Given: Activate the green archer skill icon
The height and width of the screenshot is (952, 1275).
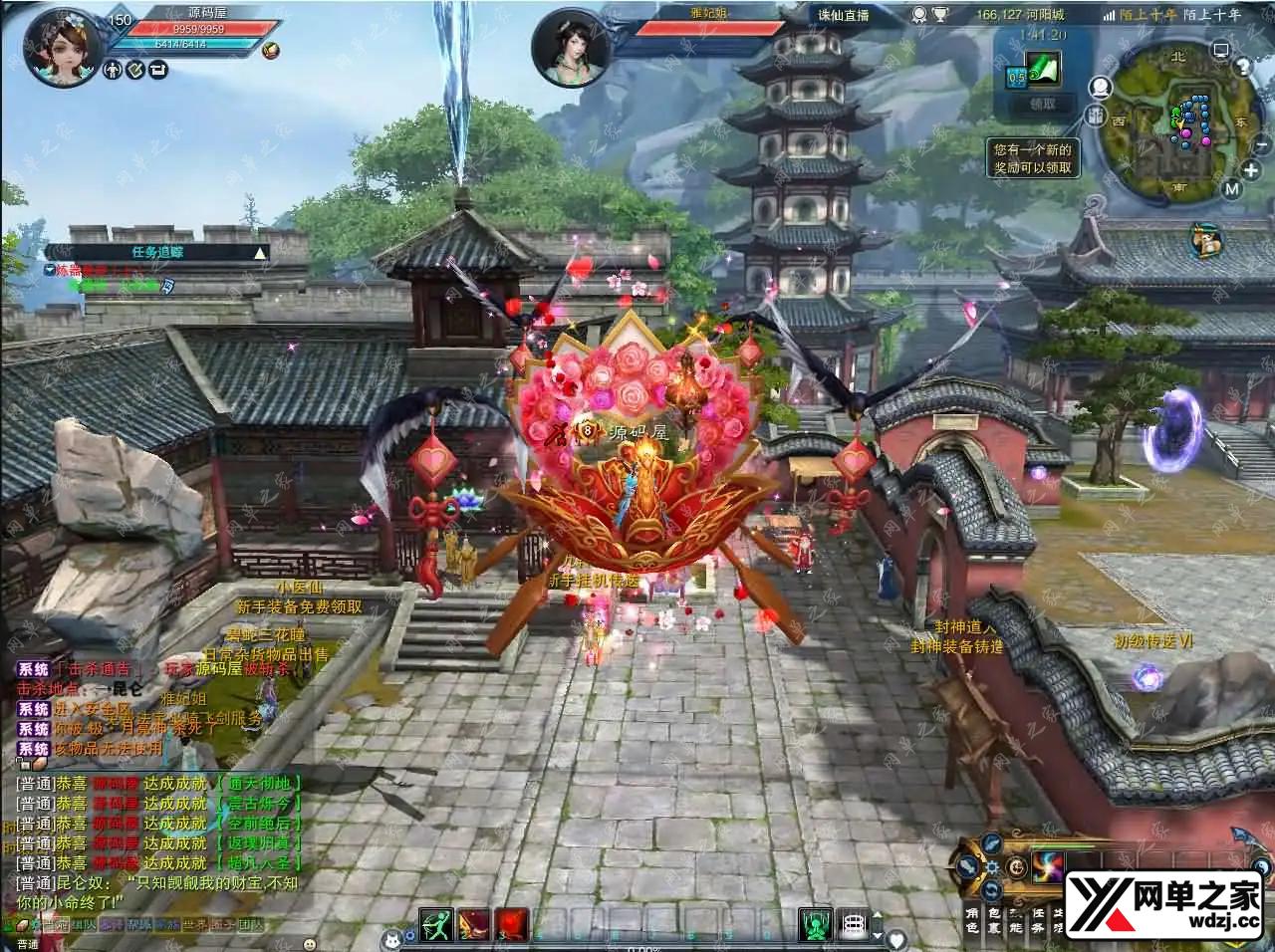Looking at the screenshot, I should [435, 924].
